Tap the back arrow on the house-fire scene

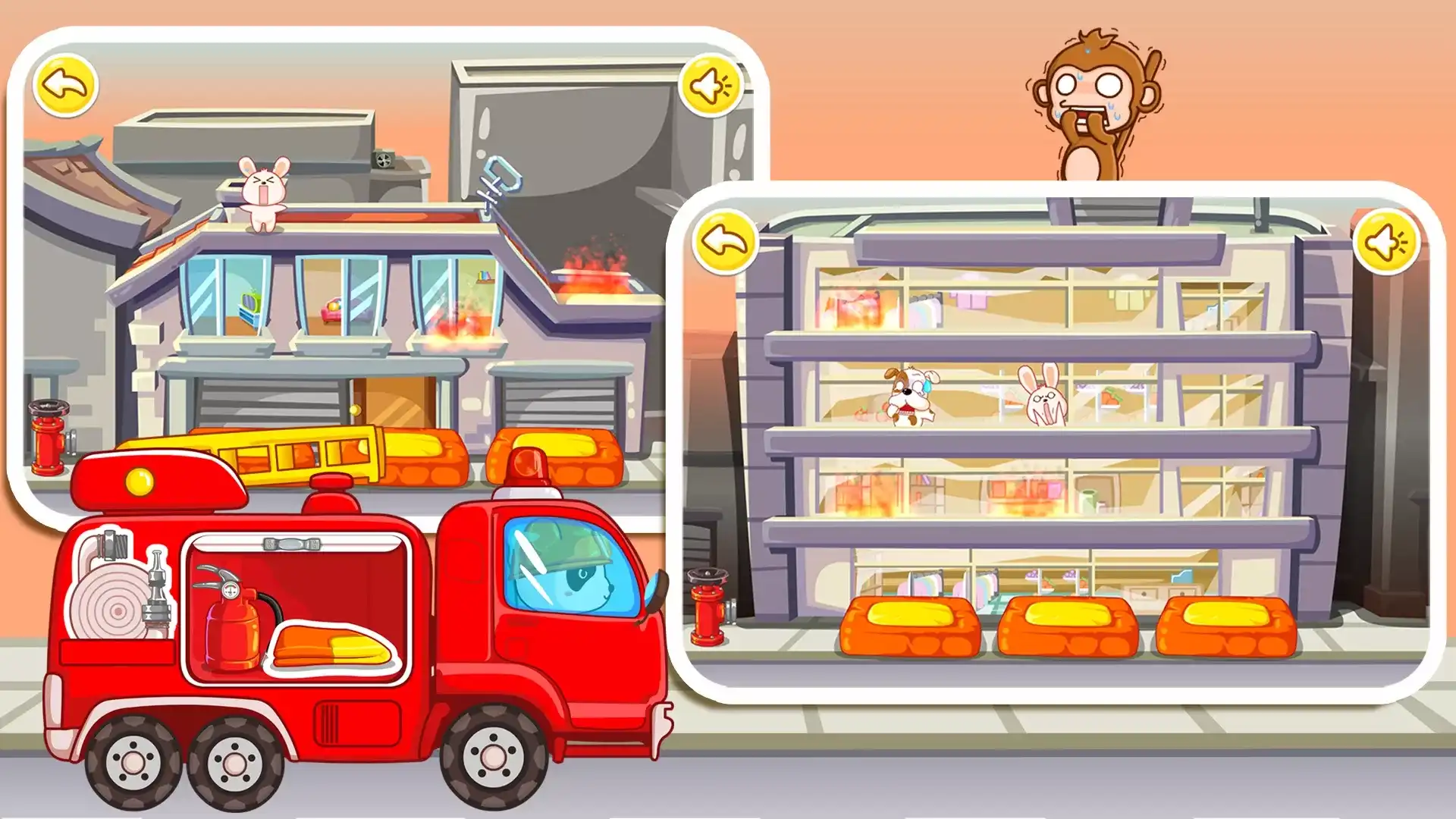(x=66, y=85)
